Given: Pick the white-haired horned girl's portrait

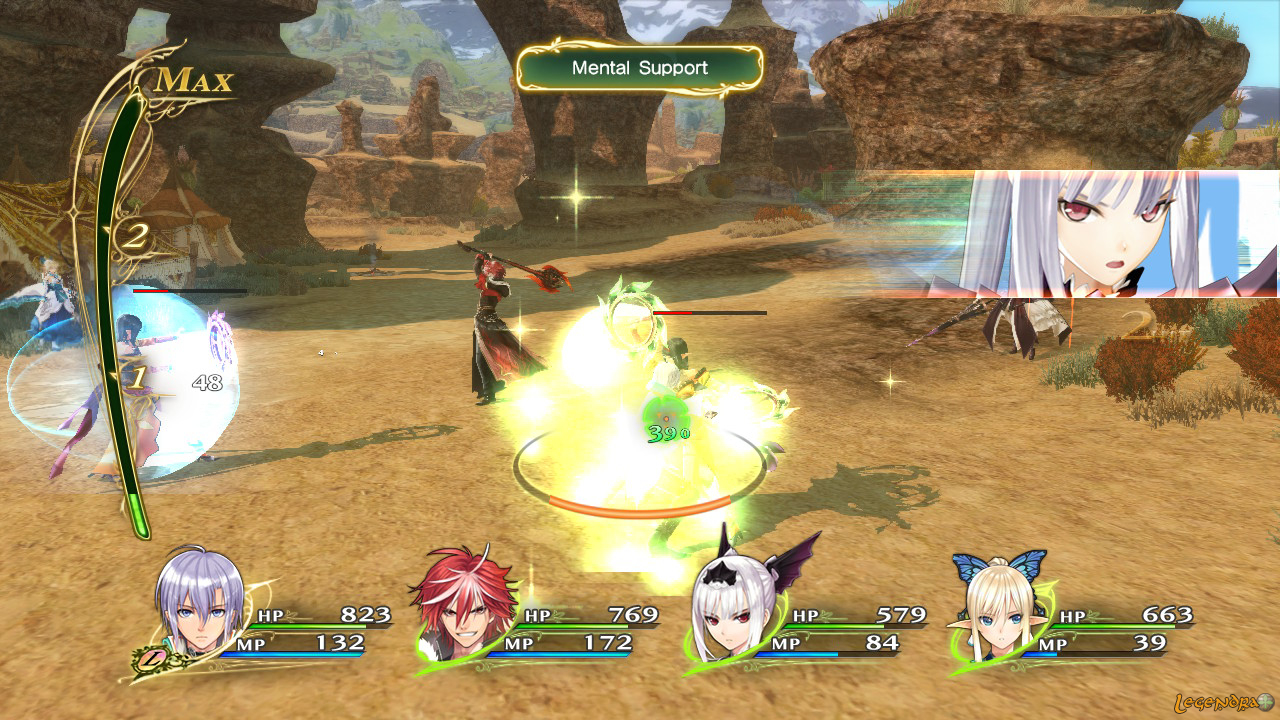Looking at the screenshot, I should click(x=735, y=608).
